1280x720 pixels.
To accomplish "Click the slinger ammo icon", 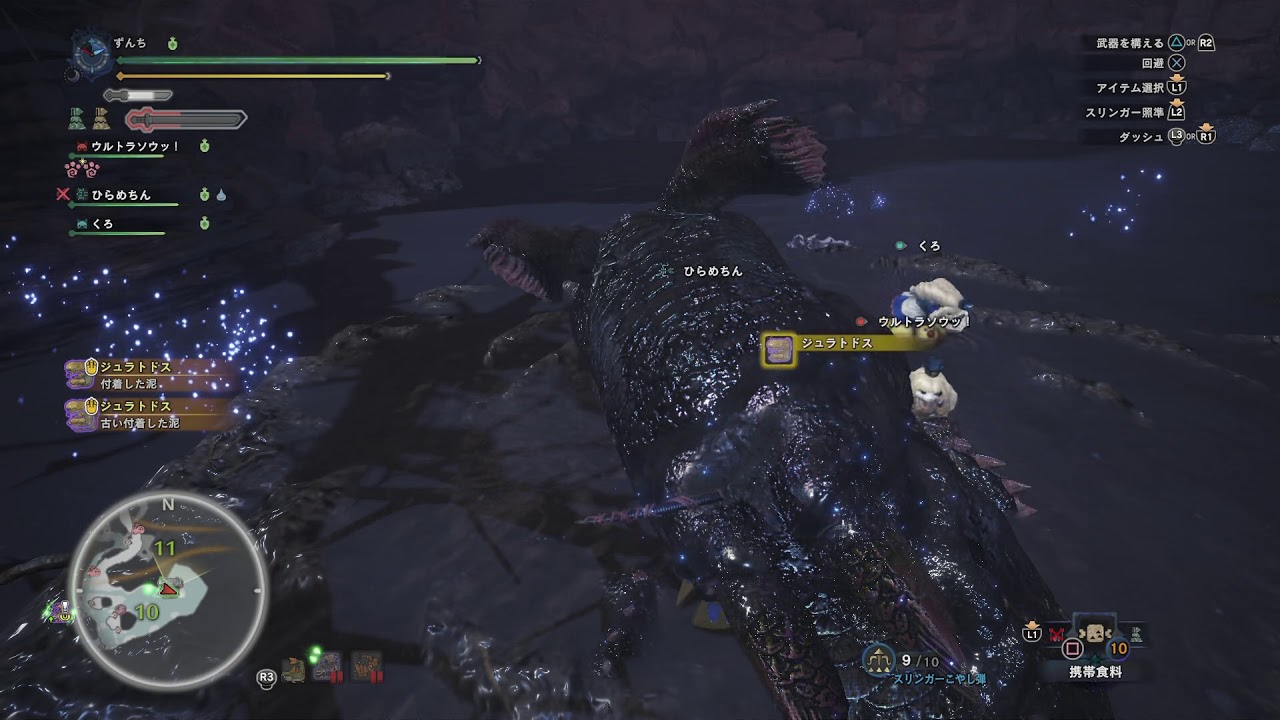I will pos(878,660).
